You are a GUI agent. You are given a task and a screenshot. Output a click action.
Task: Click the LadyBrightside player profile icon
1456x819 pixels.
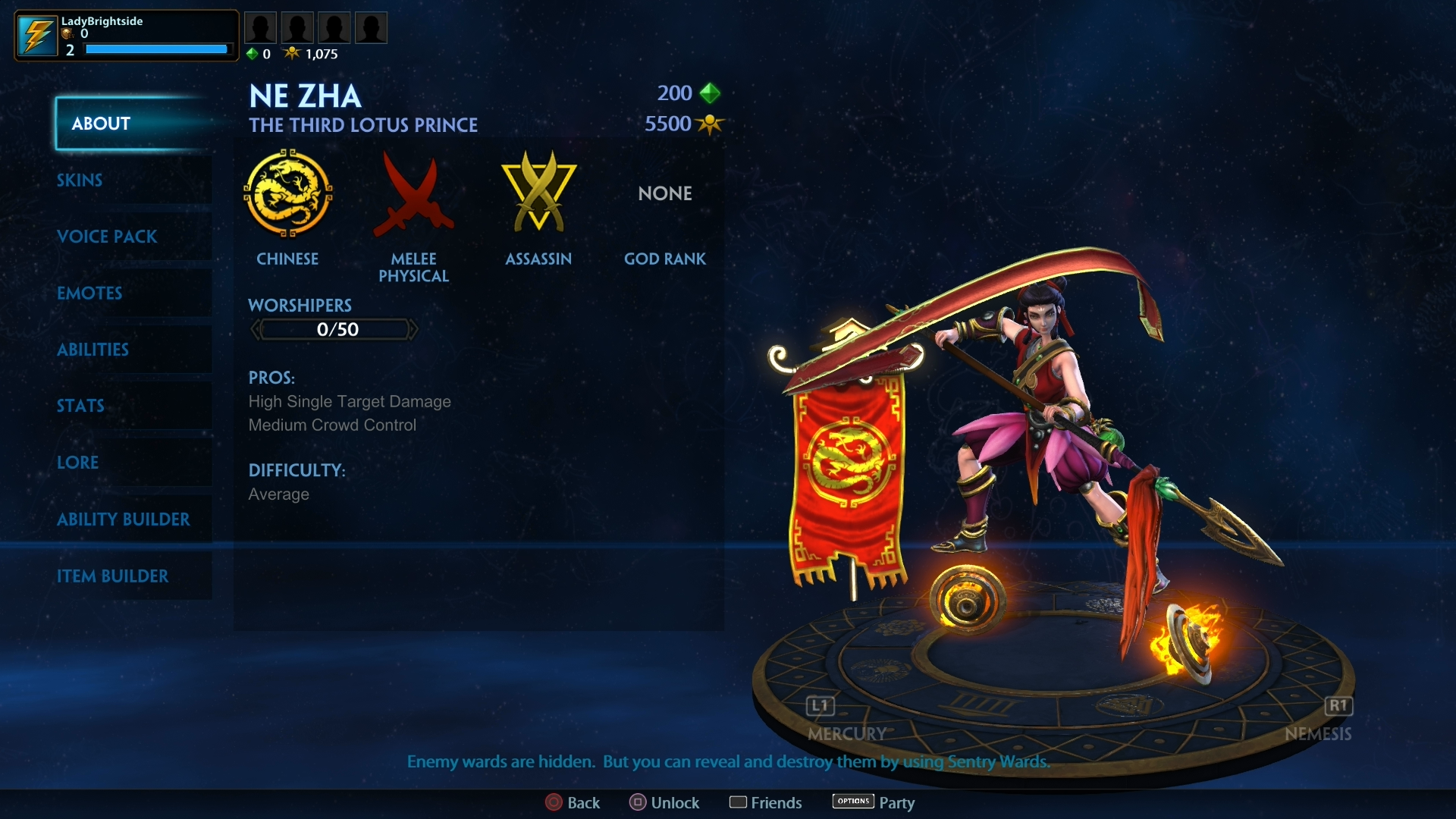[36, 36]
